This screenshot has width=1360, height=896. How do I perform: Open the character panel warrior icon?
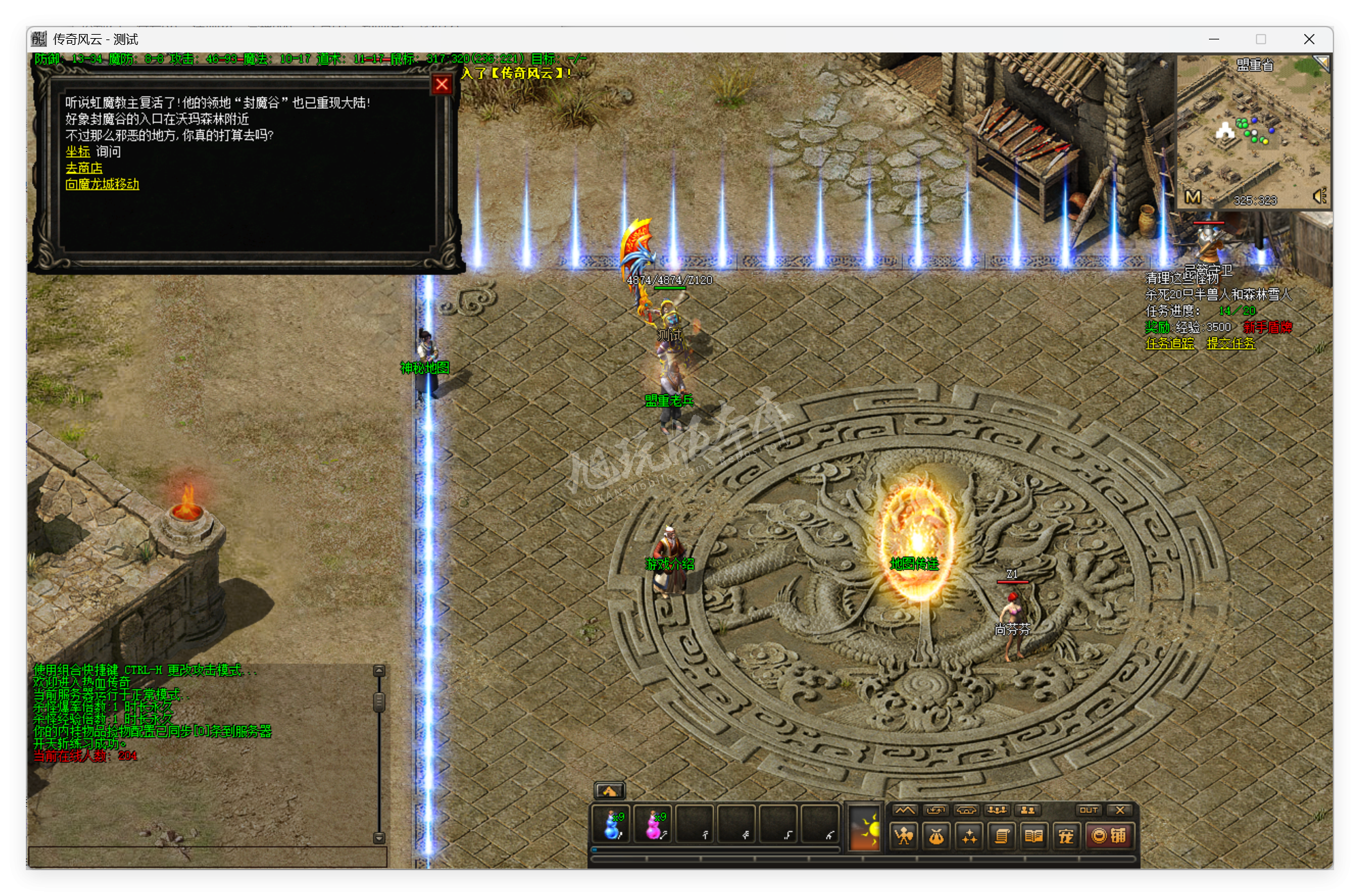coord(903,835)
